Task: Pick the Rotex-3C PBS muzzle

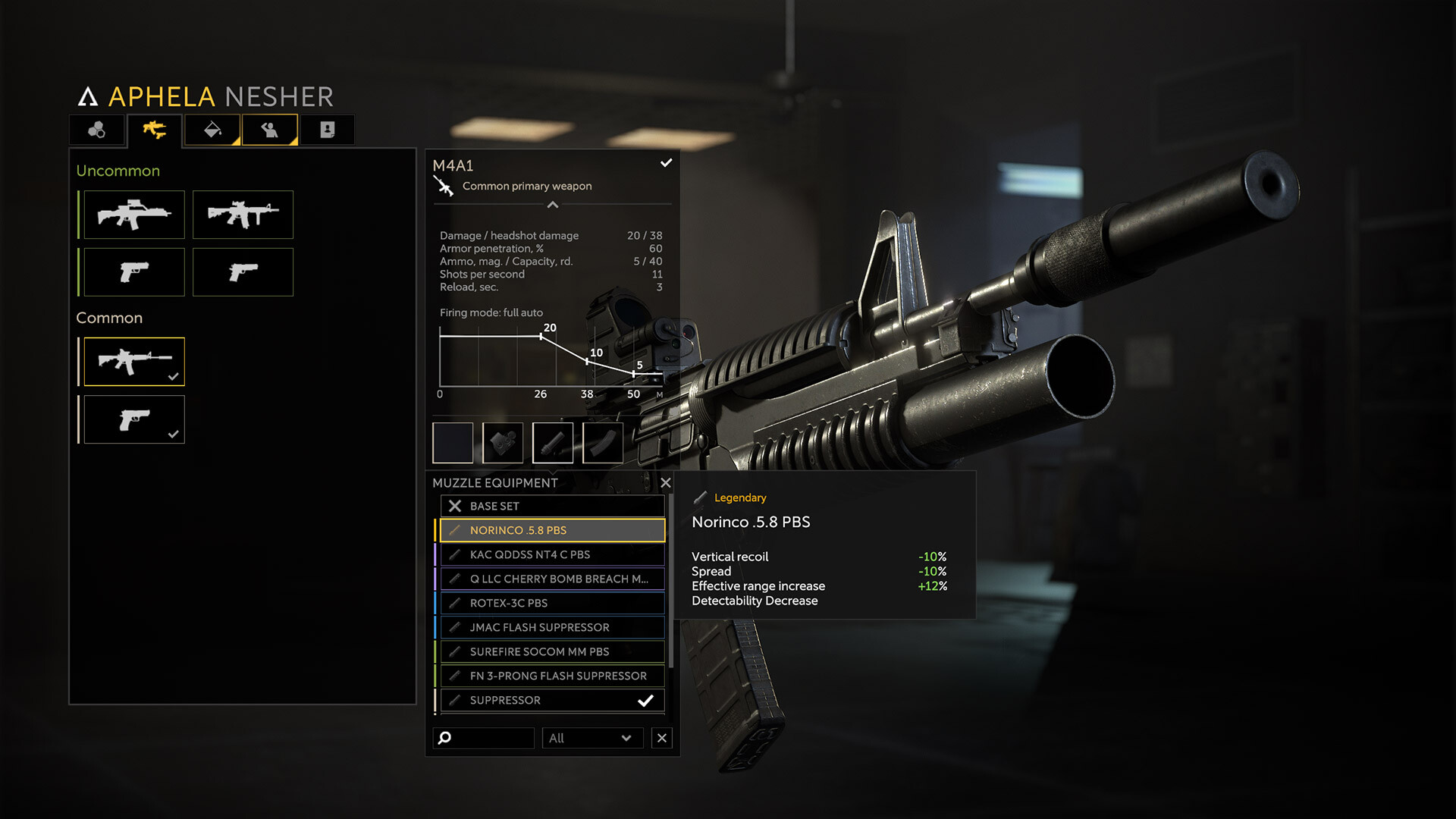Action: [x=551, y=603]
